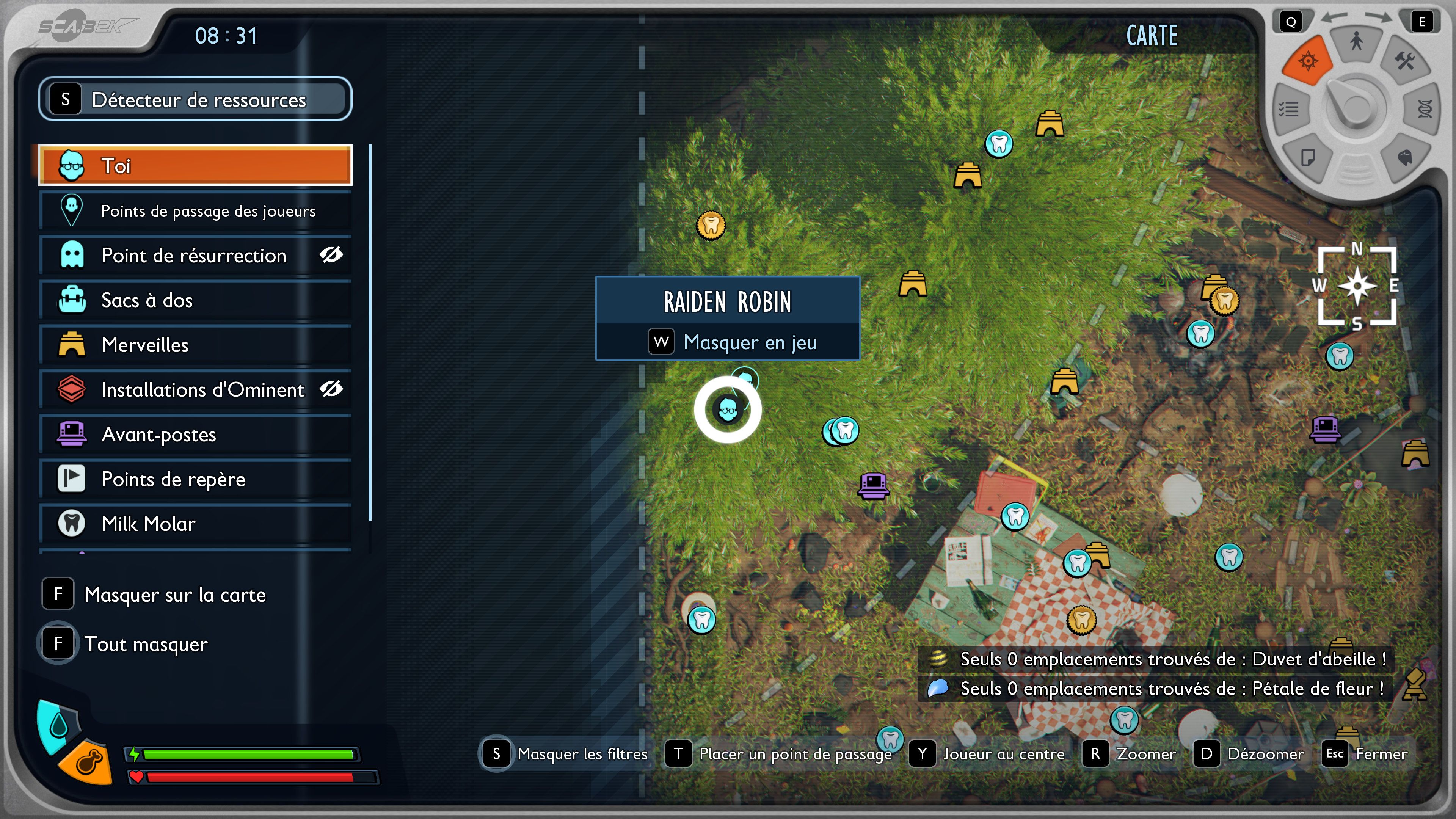The width and height of the screenshot is (1456, 819).
Task: Choose the Points de repère filter
Action: click(195, 479)
